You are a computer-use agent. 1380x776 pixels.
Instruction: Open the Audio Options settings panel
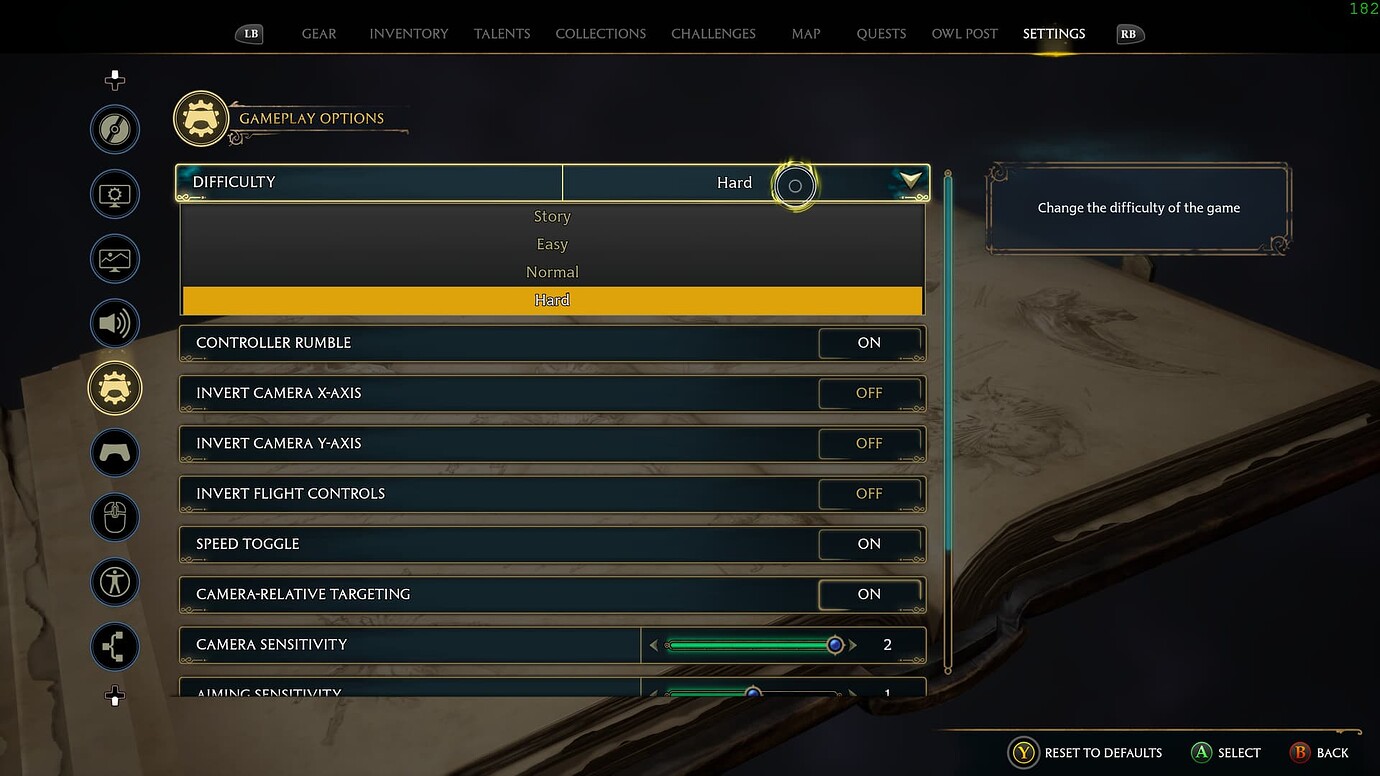(x=114, y=323)
